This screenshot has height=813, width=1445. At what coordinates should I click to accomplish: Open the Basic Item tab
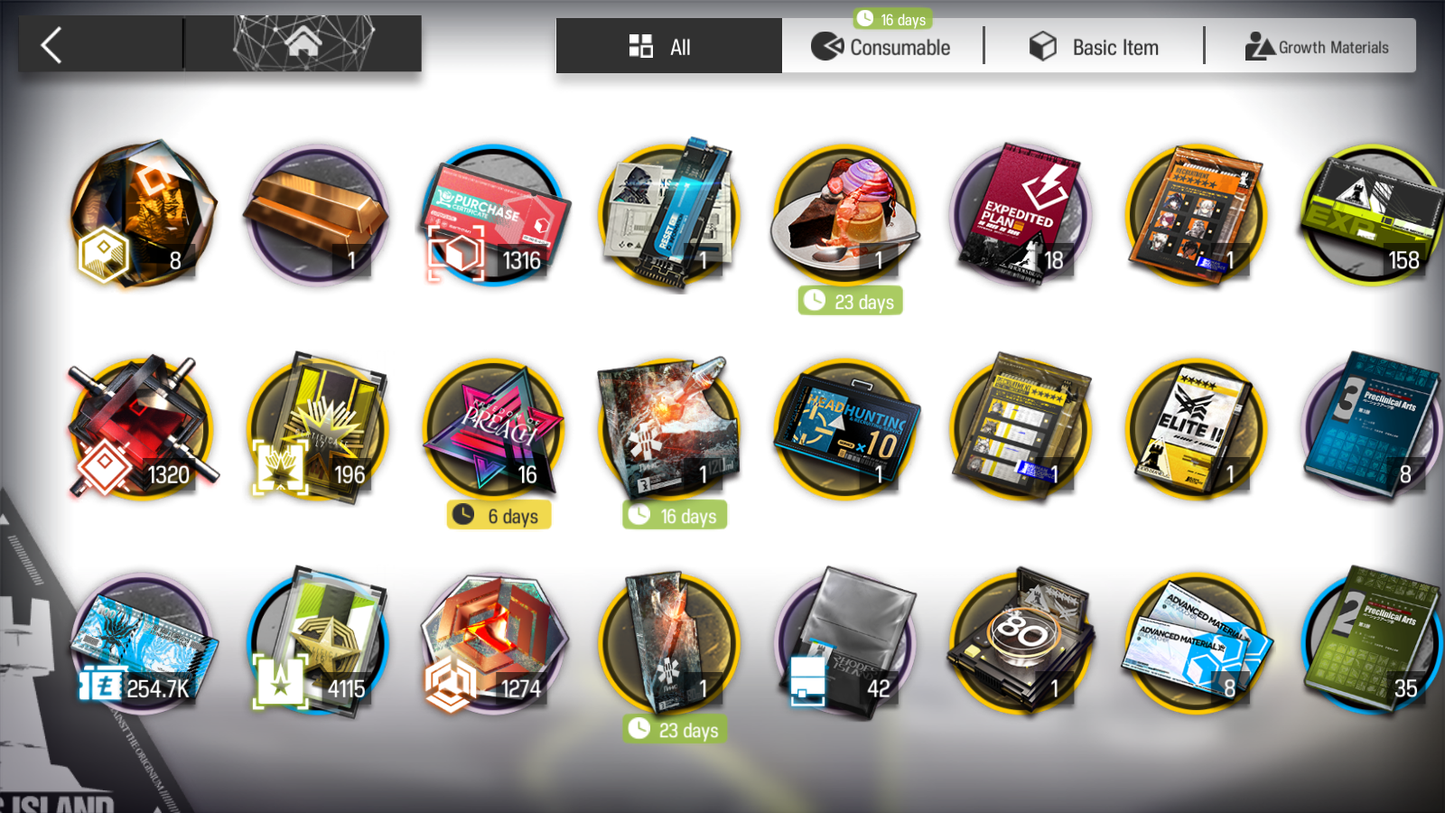tap(1094, 47)
